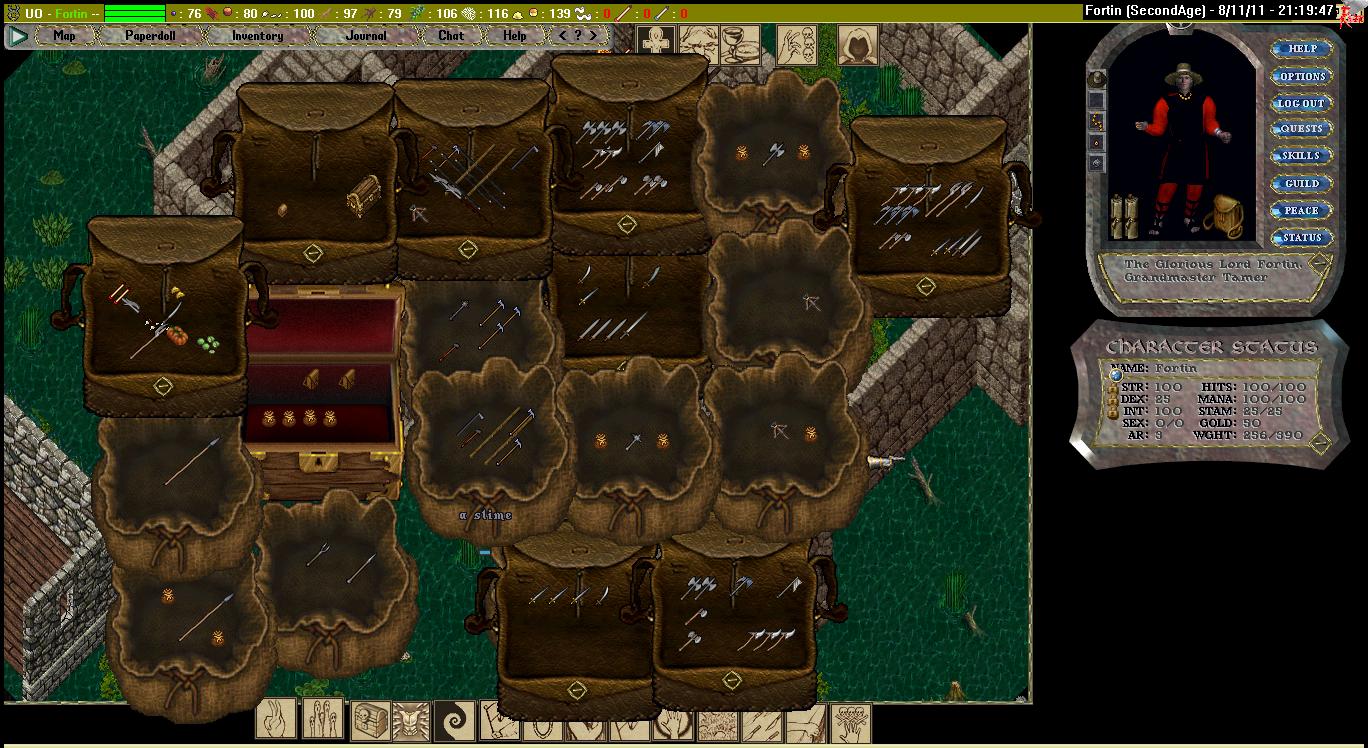Open OPTIONS from the paperdoll
1368x748 pixels.
(1301, 76)
